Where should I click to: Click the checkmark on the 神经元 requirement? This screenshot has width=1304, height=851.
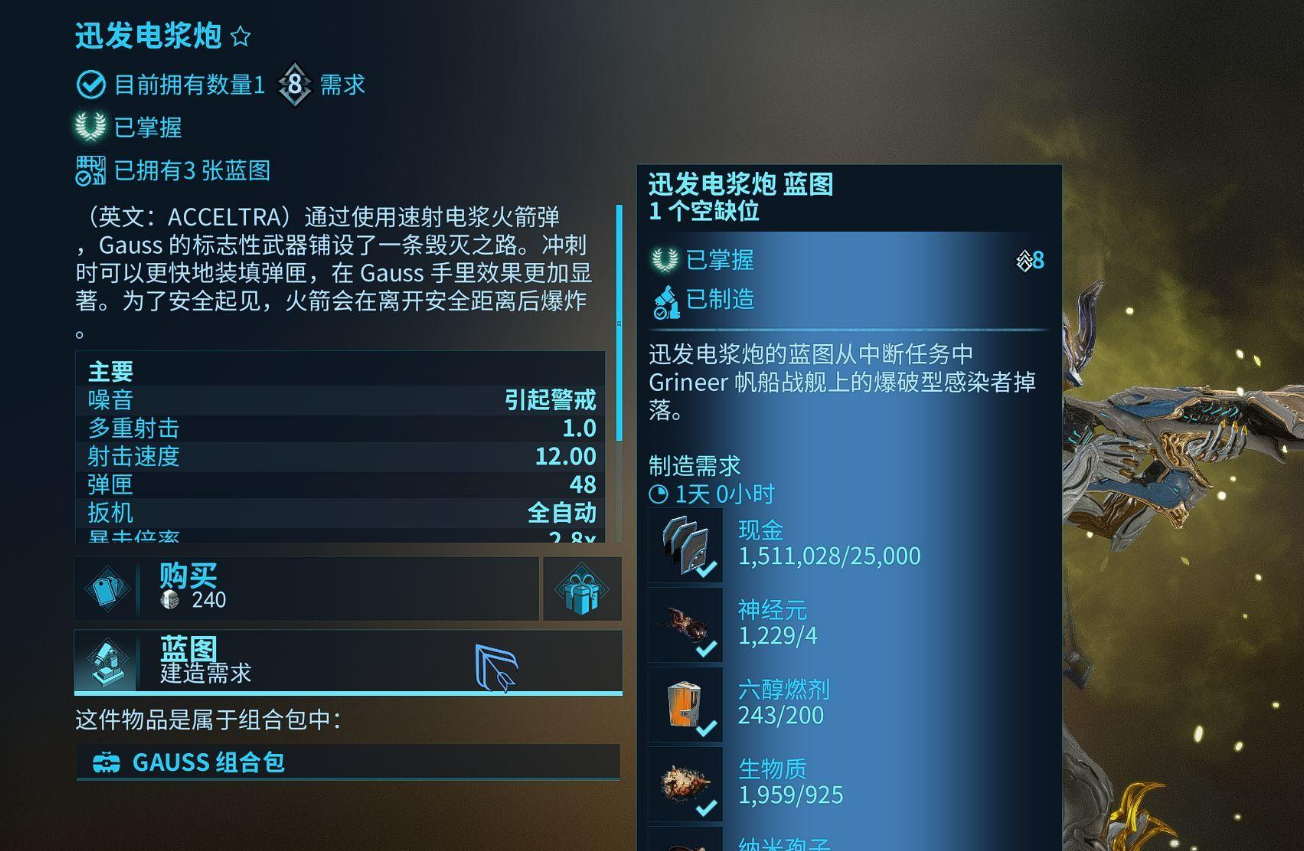coord(706,650)
